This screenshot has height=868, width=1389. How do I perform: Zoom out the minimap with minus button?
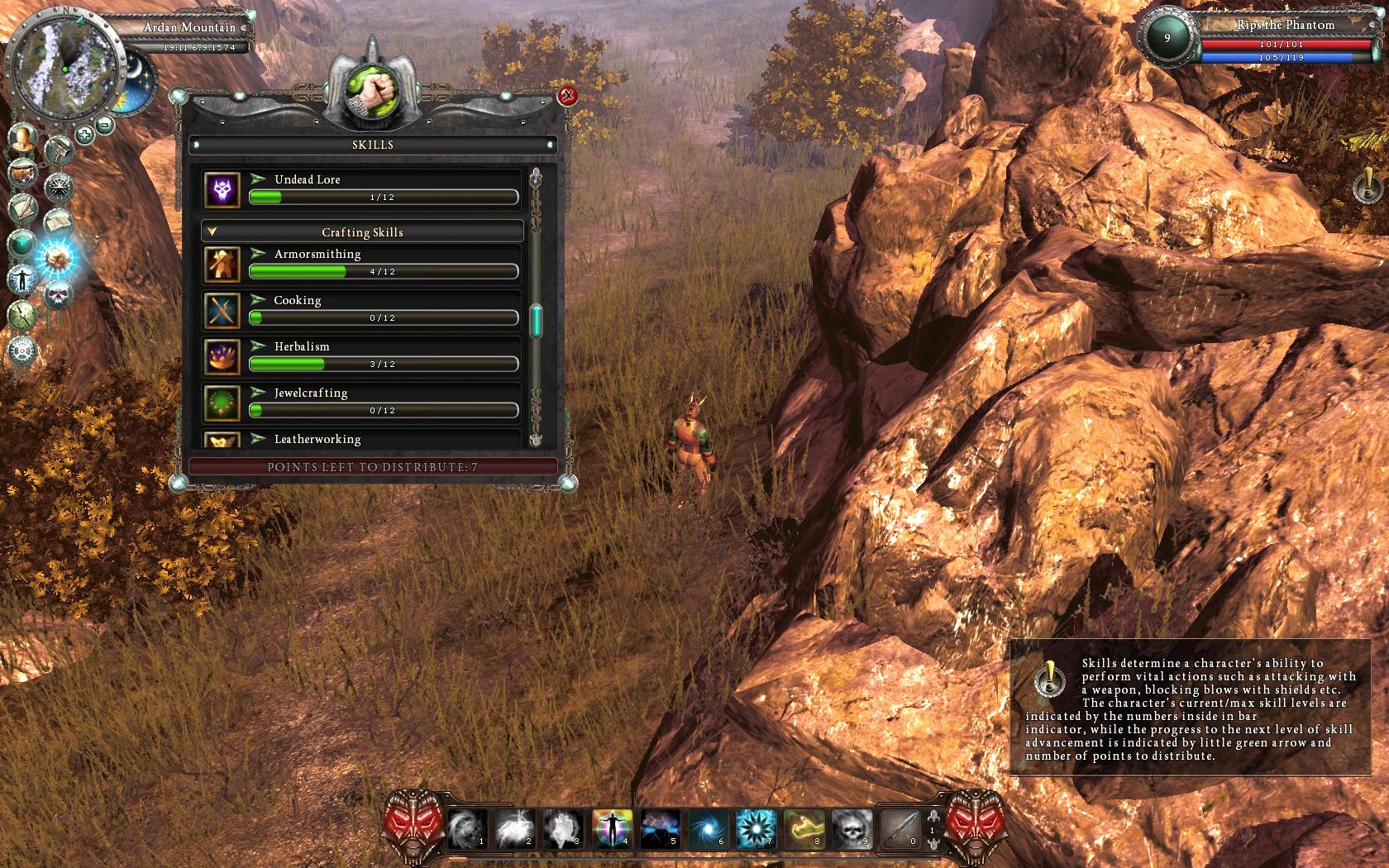coord(105,126)
